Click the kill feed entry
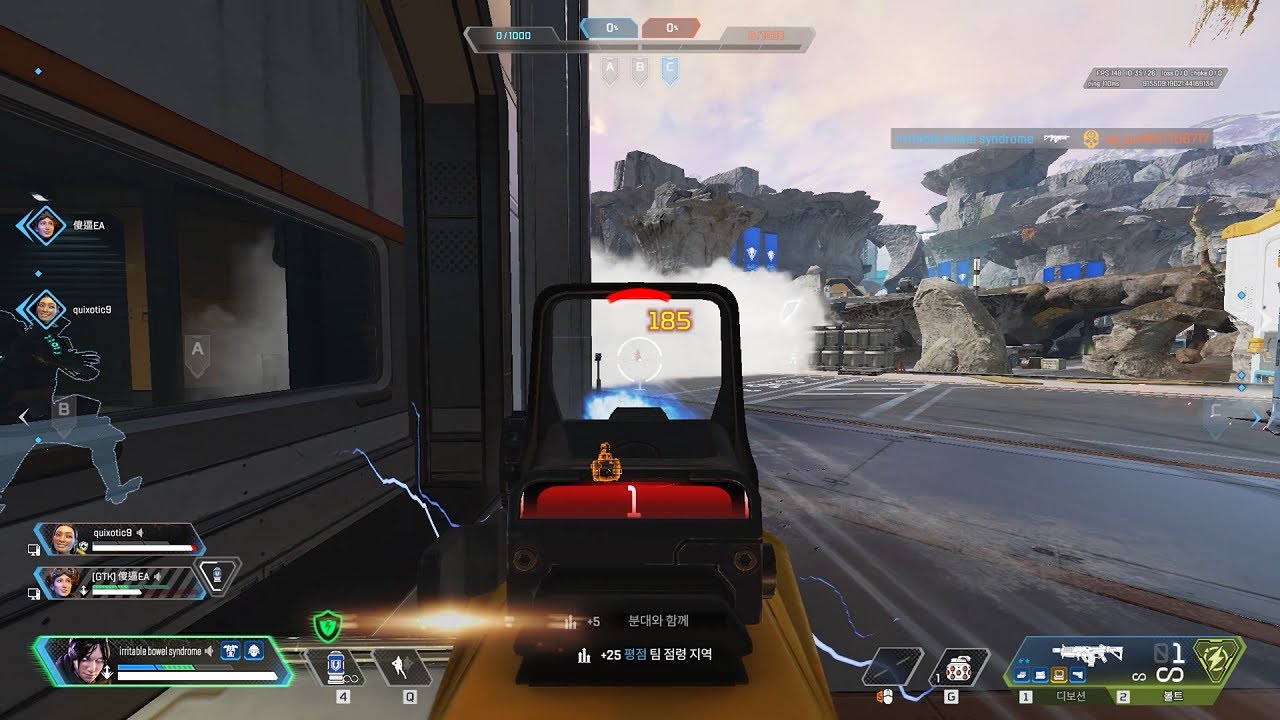This screenshot has width=1280, height=720. 1051,139
